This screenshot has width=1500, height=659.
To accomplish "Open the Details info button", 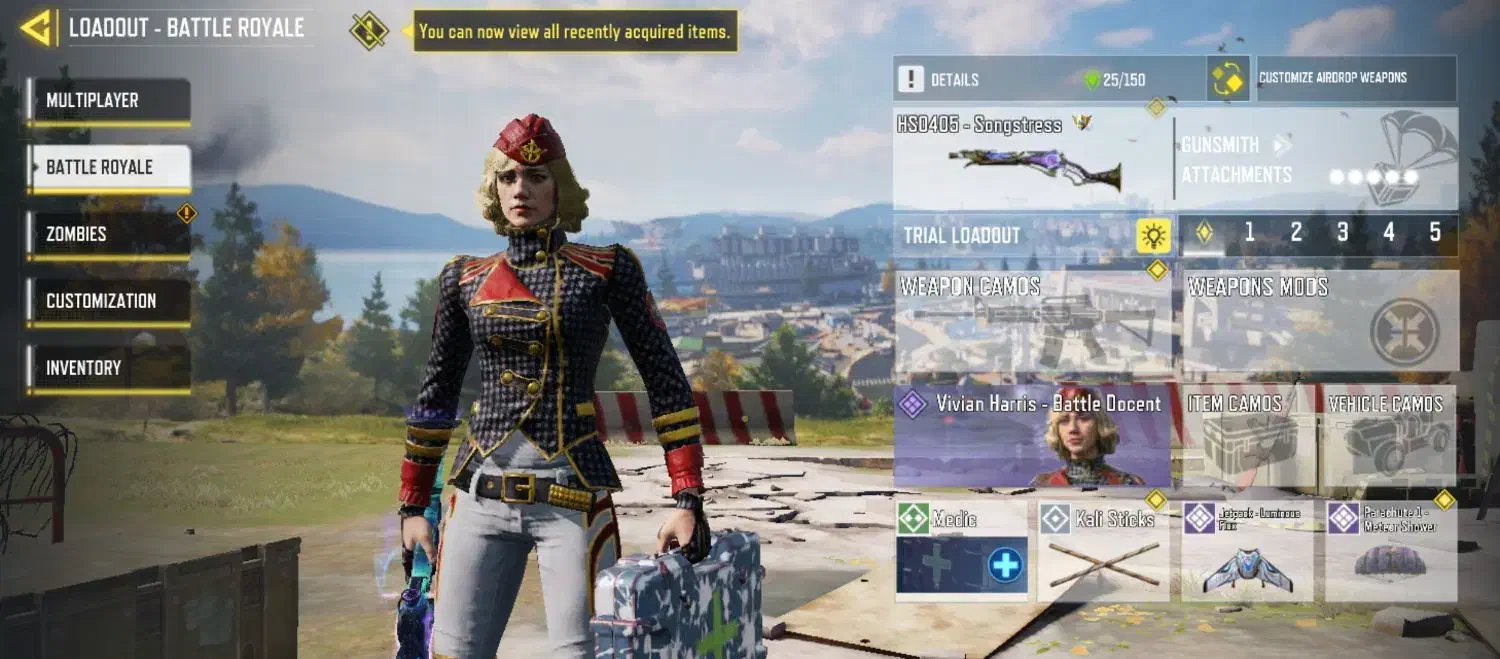I will click(911, 79).
